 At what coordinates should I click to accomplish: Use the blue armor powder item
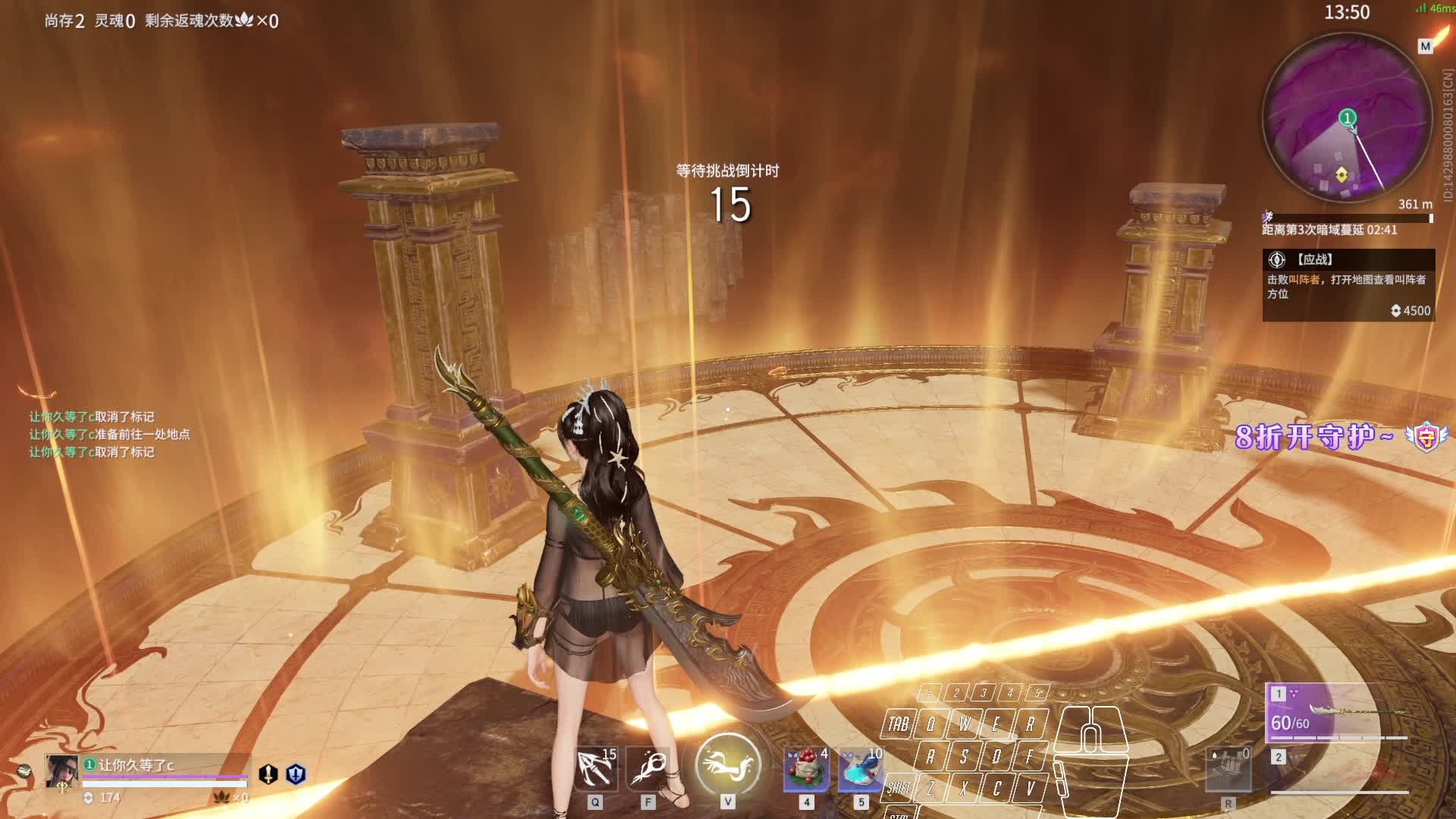(x=860, y=768)
